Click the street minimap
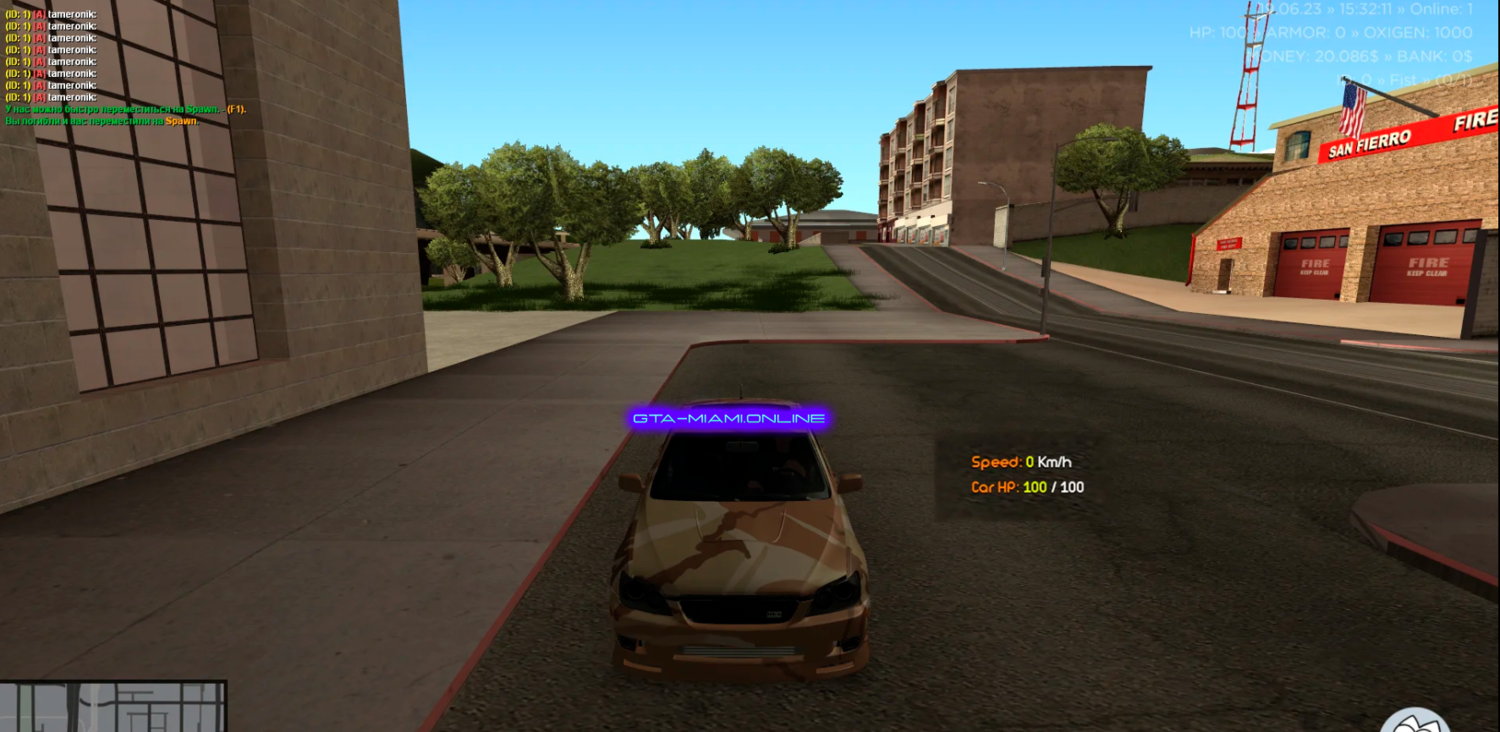This screenshot has width=1500, height=732. pos(113,707)
